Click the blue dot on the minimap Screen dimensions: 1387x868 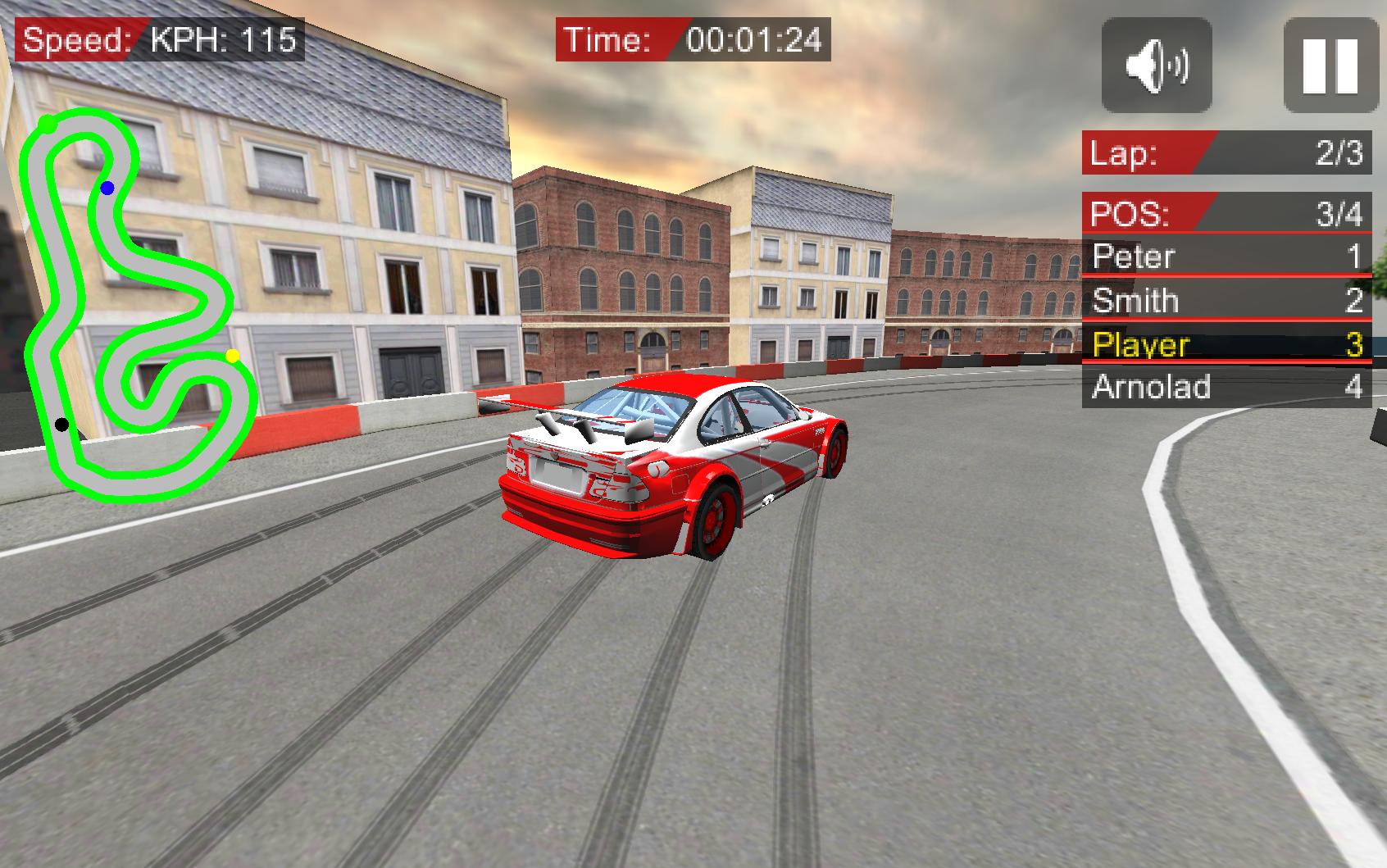click(x=106, y=189)
